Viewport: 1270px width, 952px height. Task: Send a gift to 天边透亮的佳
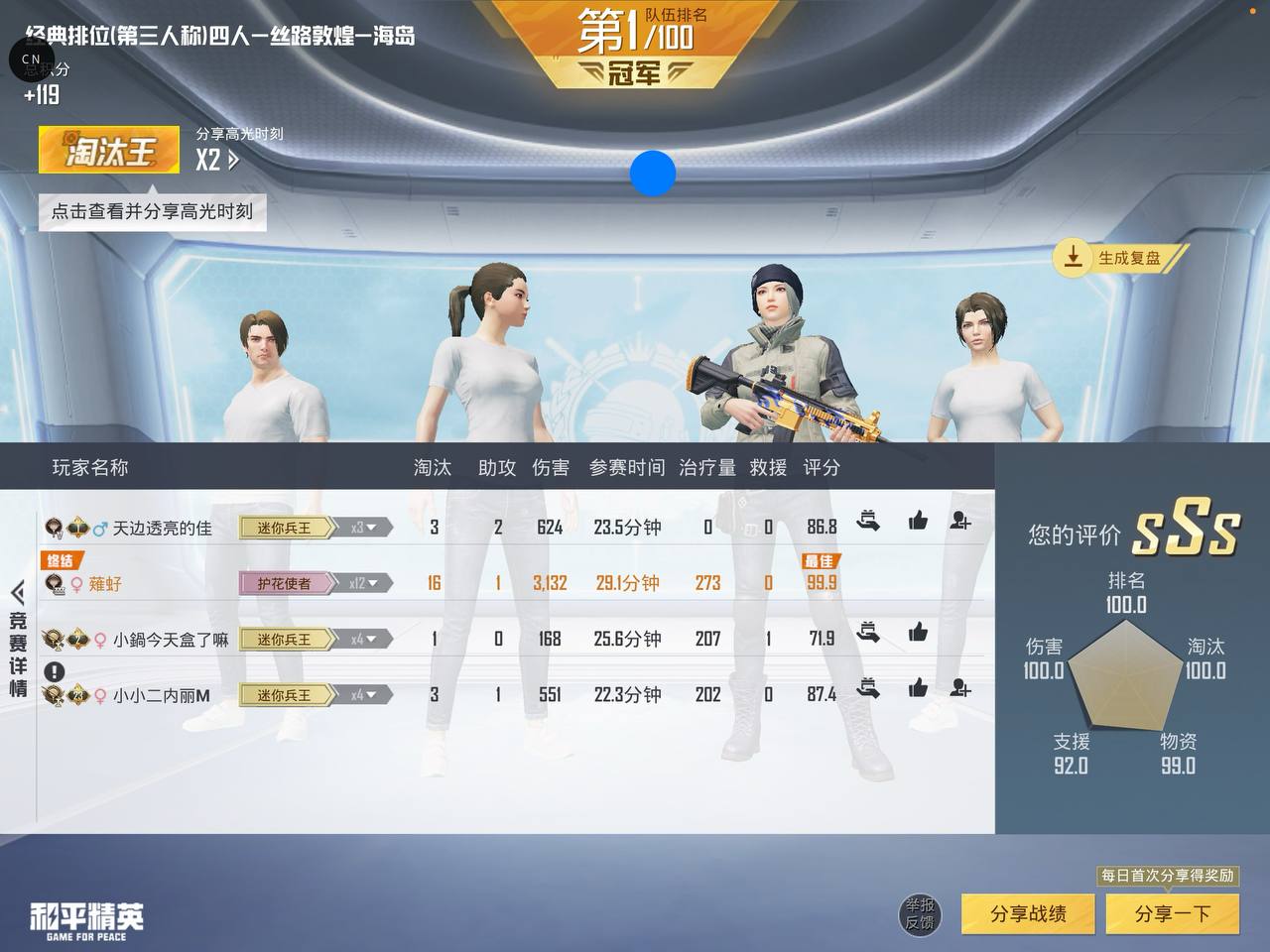pyautogui.click(x=868, y=521)
